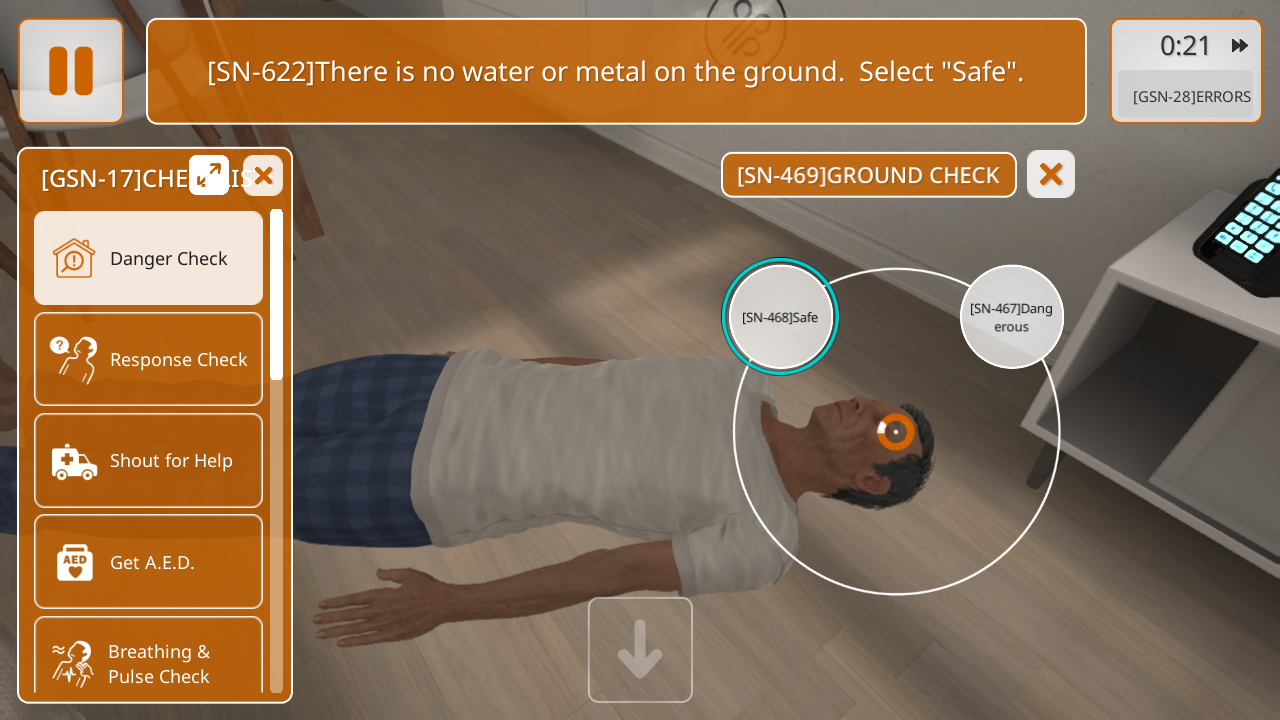Choose the "Dangerous" ground check option
1280x720 pixels.
(1011, 317)
